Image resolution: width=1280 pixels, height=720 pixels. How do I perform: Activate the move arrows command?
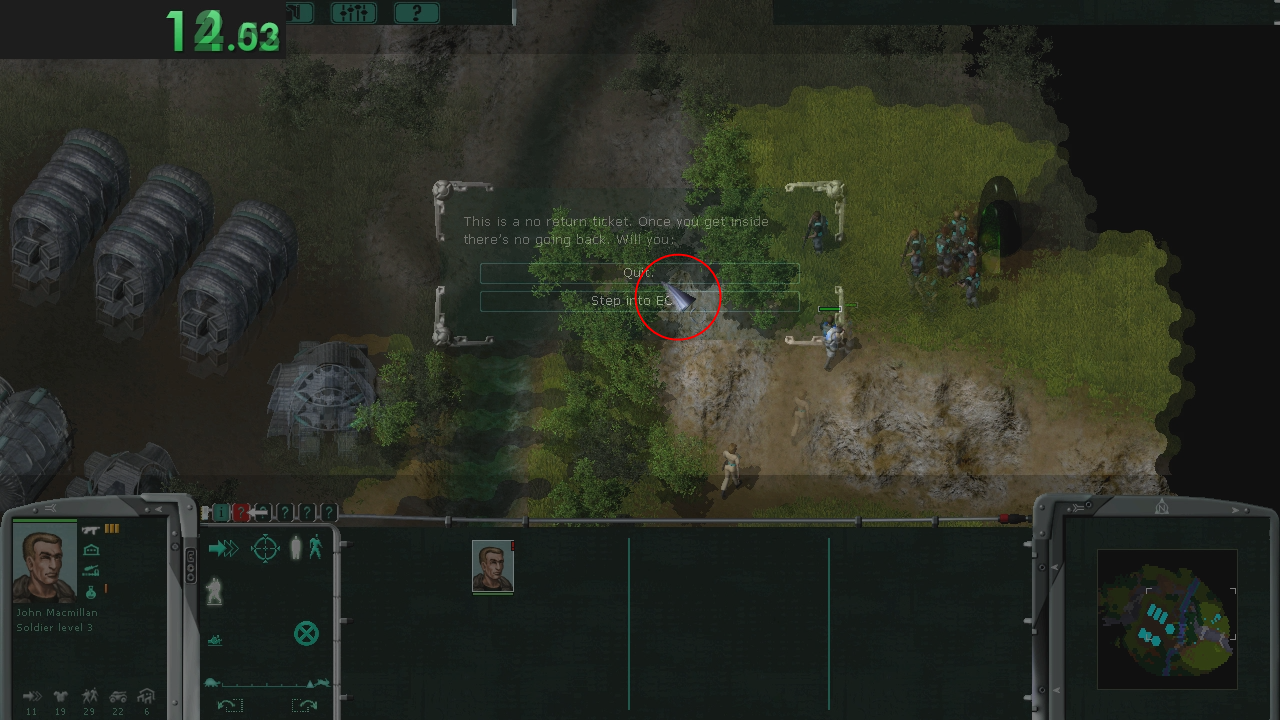pyautogui.click(x=223, y=548)
